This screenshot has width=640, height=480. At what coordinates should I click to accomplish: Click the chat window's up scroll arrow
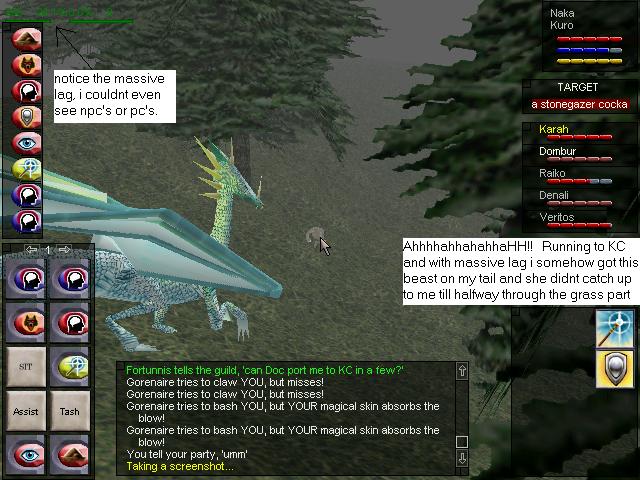point(461,371)
